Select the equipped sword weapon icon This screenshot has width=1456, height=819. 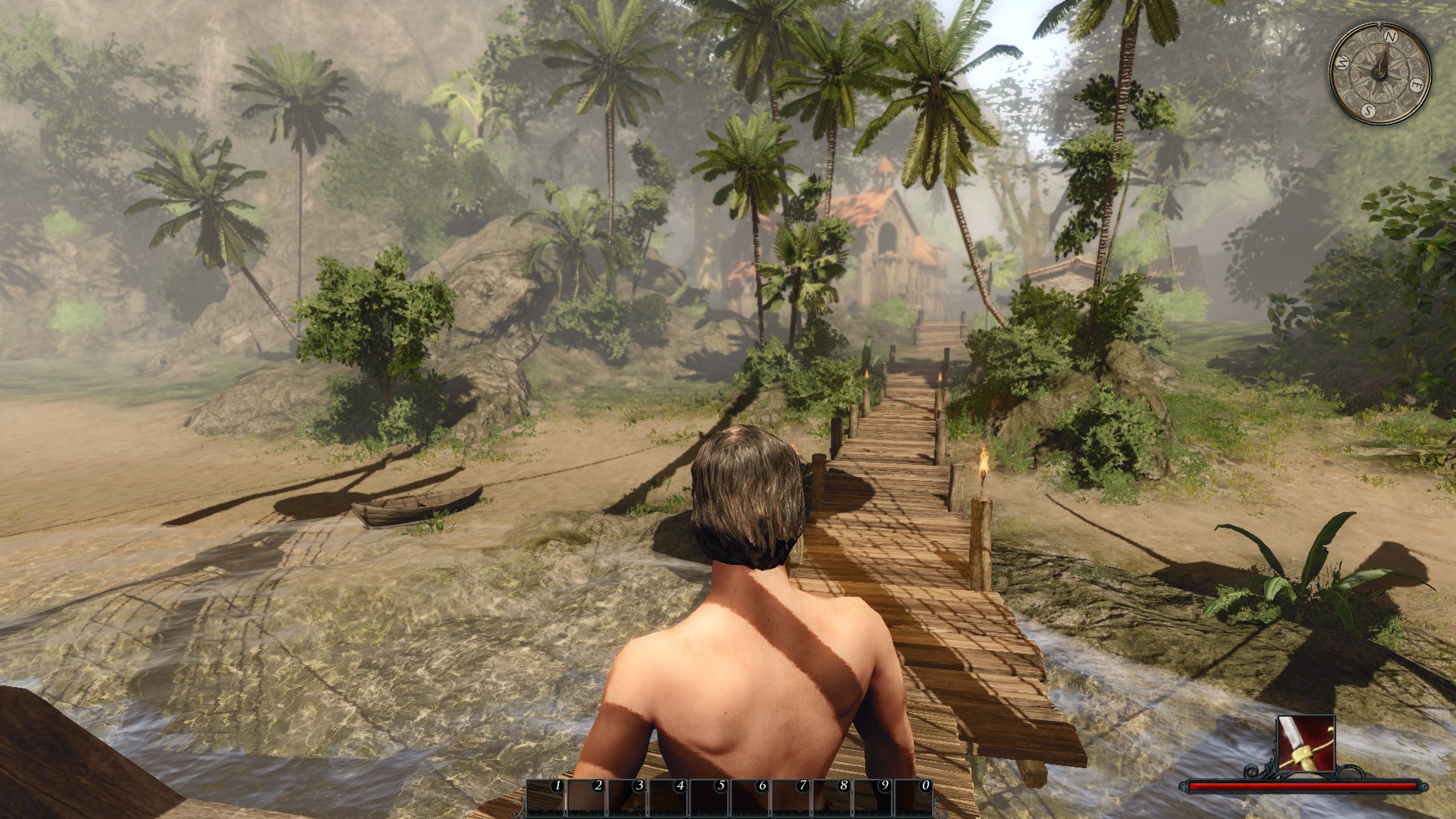(1306, 742)
